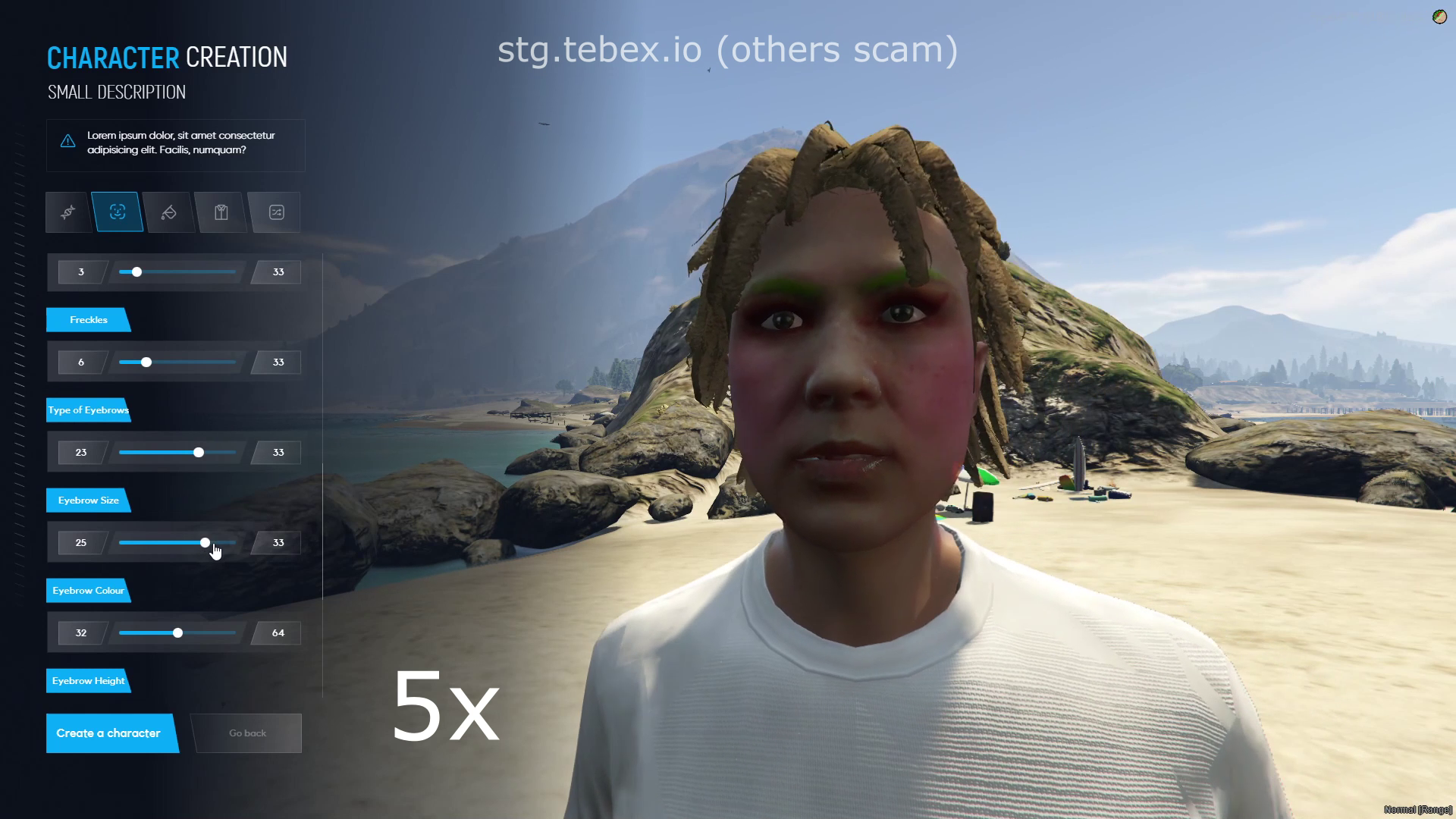Select the DNA heritage tab icon

[x=67, y=212]
